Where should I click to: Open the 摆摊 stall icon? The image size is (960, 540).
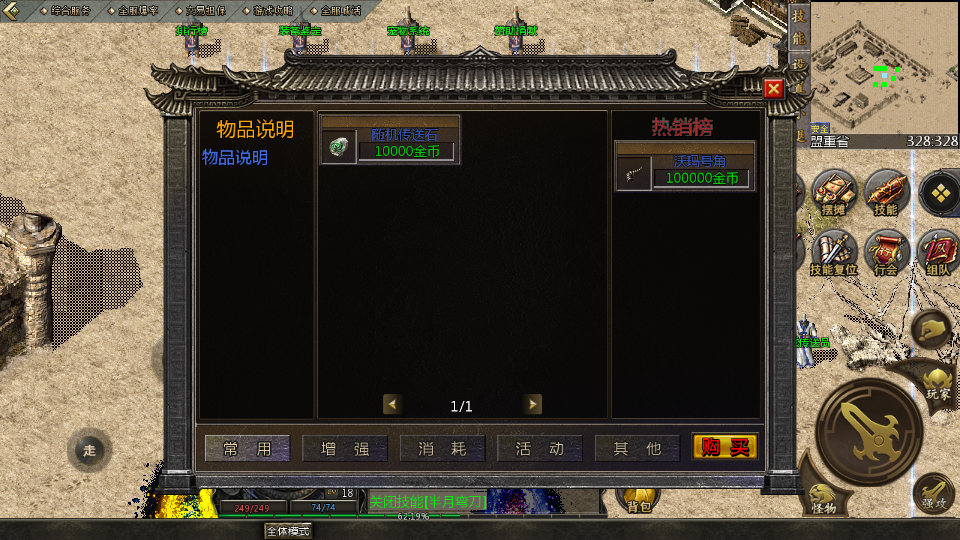click(x=833, y=191)
